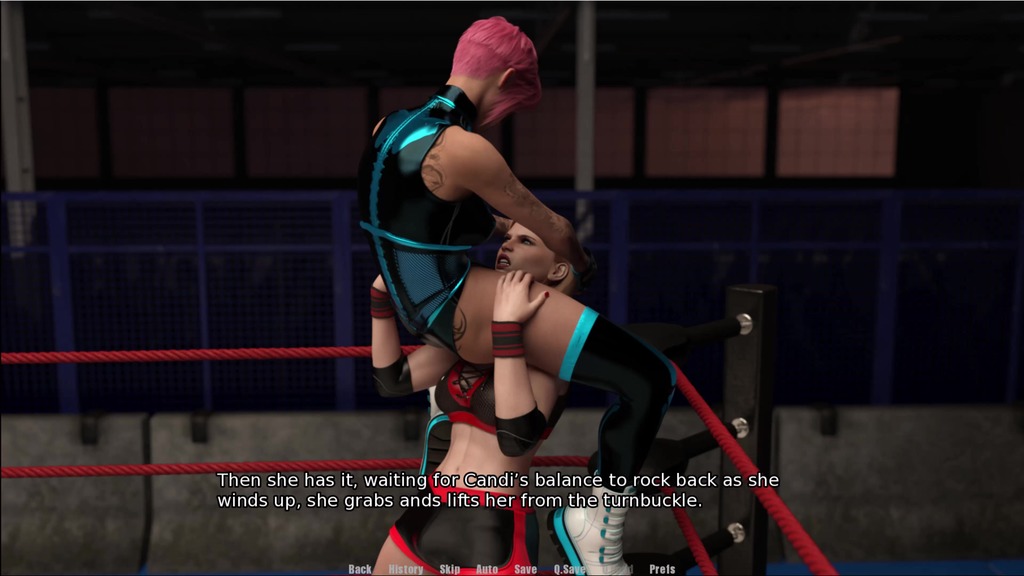Toggle Auto advance mode
1024x576 pixels.
[x=487, y=569]
